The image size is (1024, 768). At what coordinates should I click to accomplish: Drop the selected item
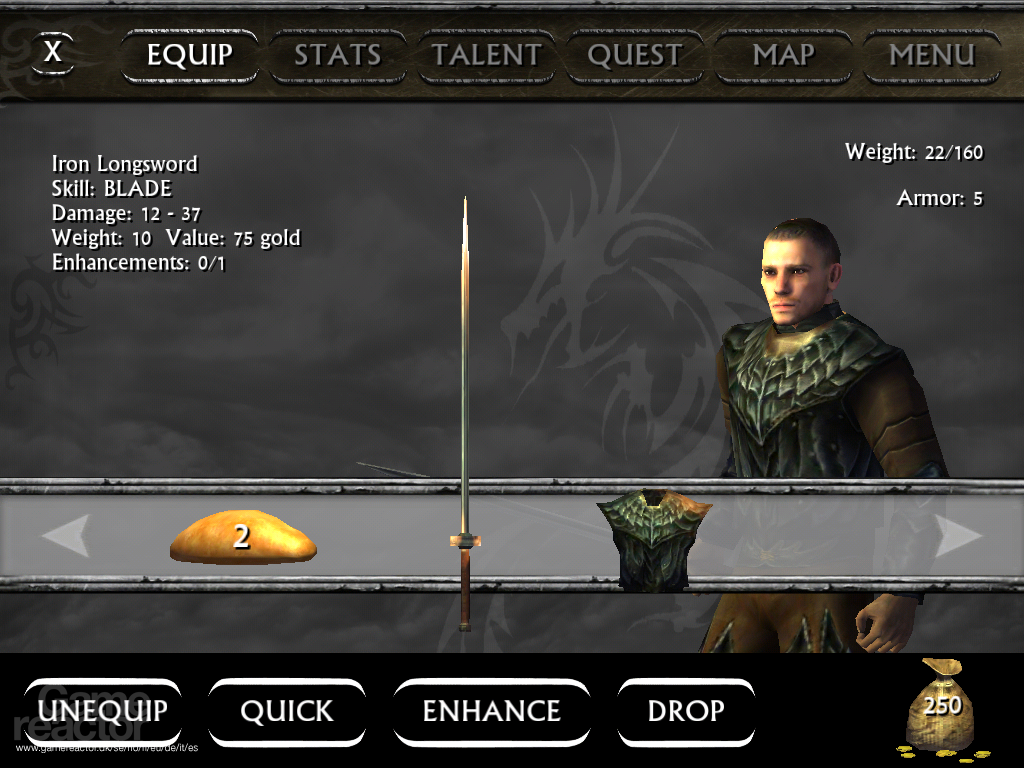pyautogui.click(x=686, y=711)
